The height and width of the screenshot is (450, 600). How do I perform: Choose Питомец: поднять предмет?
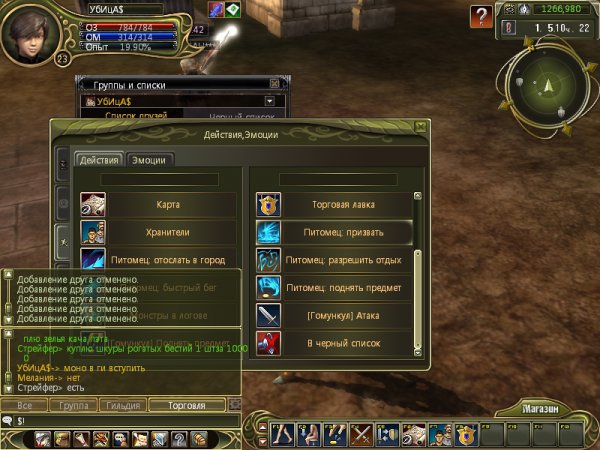pos(333,288)
